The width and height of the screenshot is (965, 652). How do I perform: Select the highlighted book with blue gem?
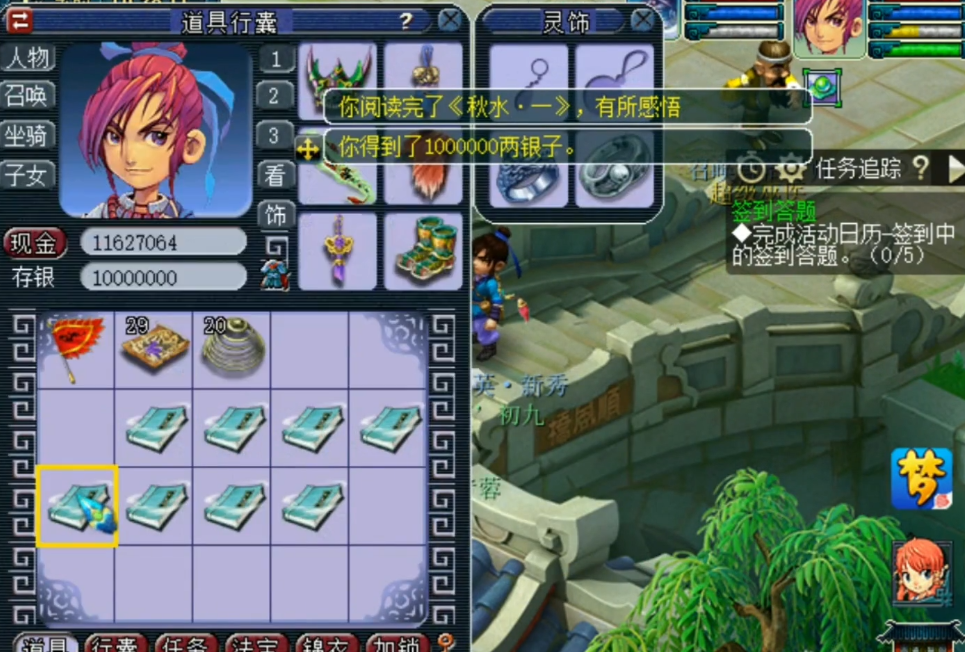click(x=77, y=506)
